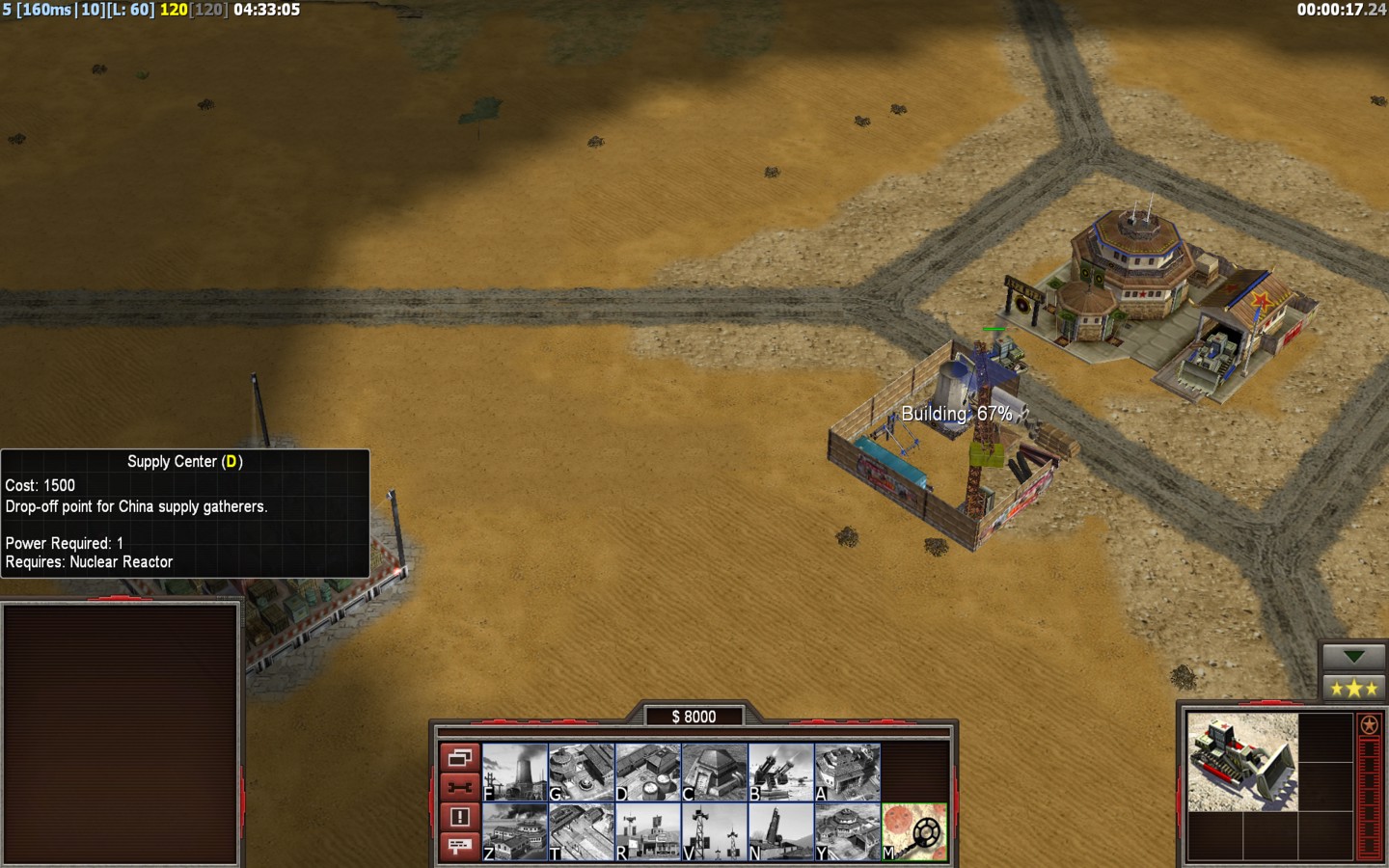Collapse the control bar with green arrow
The image size is (1389, 868).
(1353, 657)
